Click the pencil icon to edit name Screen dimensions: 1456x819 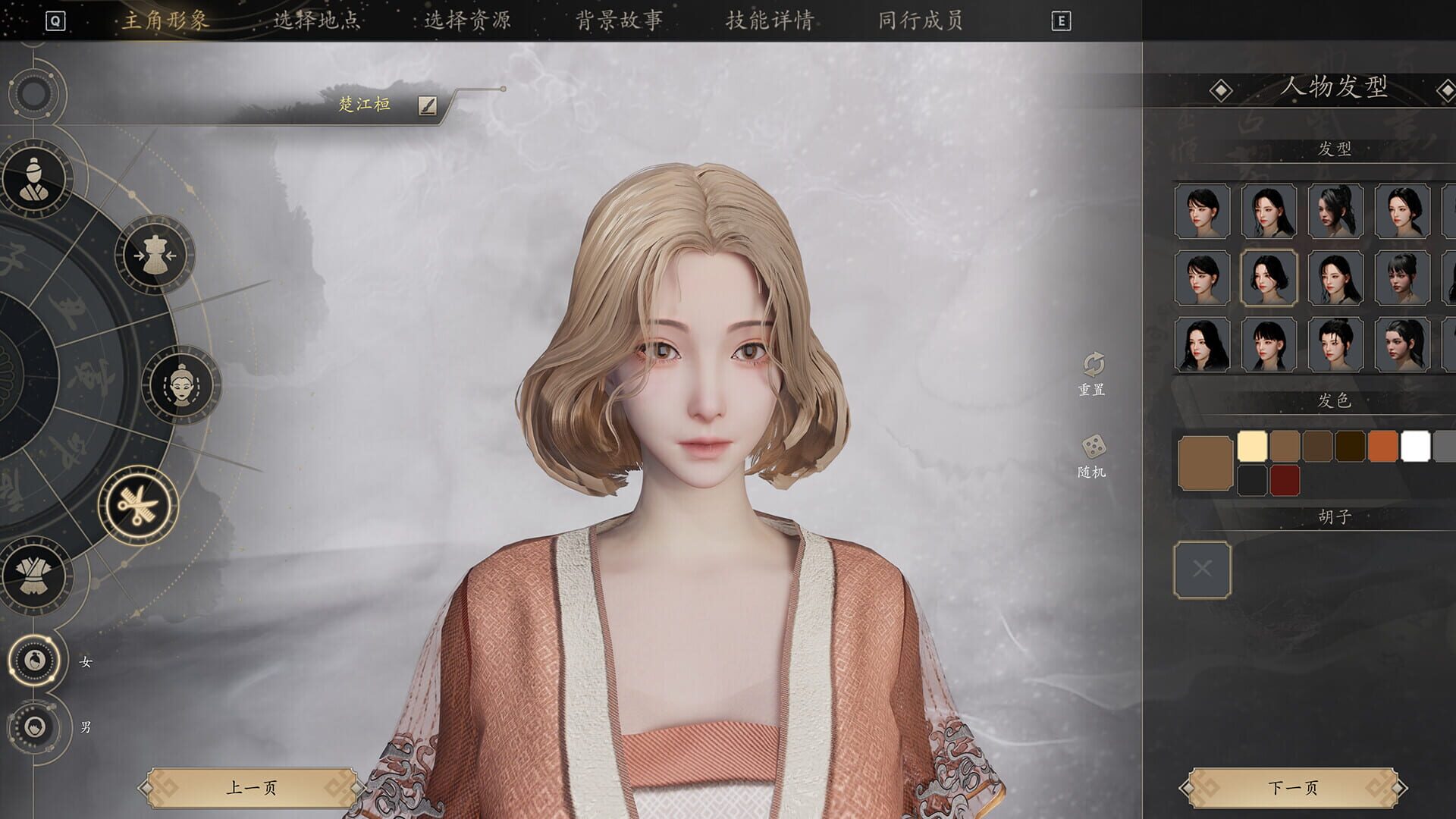pos(427,106)
